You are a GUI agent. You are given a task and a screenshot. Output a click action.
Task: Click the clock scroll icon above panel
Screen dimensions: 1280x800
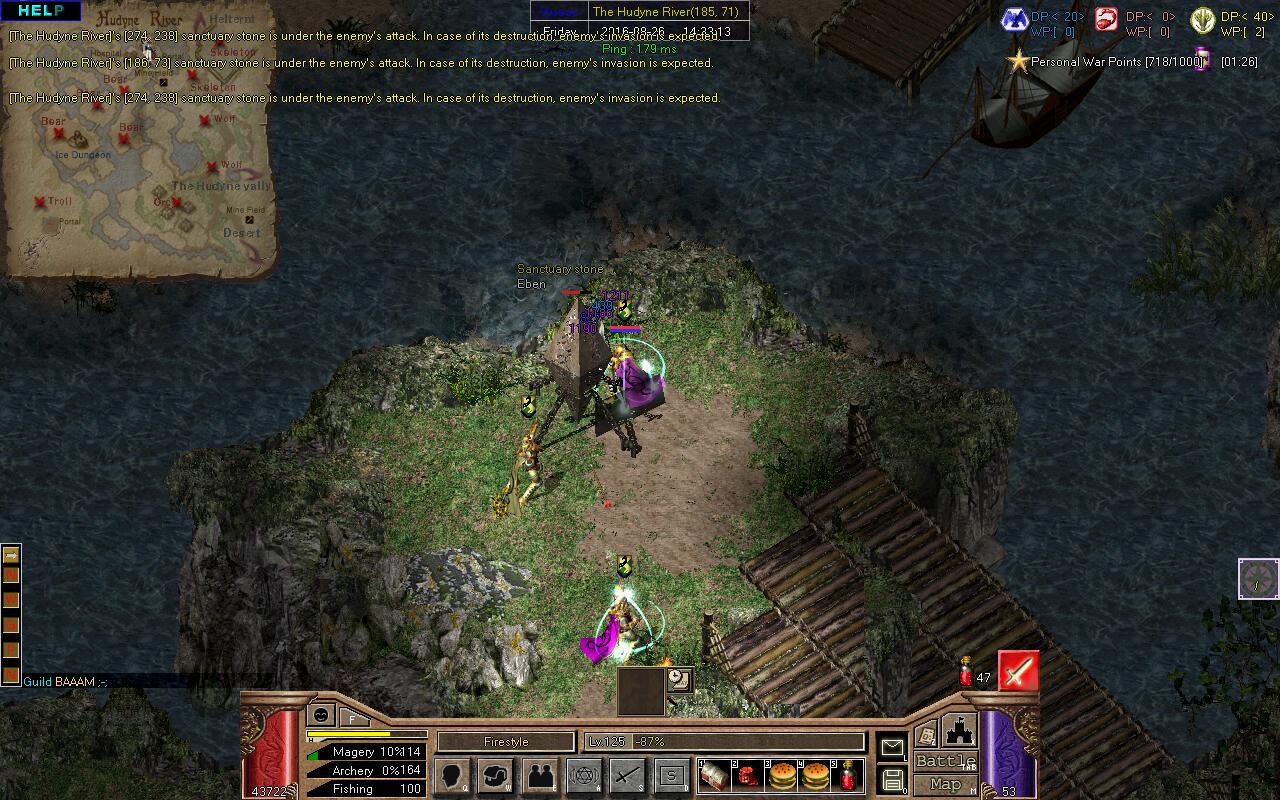coord(680,679)
